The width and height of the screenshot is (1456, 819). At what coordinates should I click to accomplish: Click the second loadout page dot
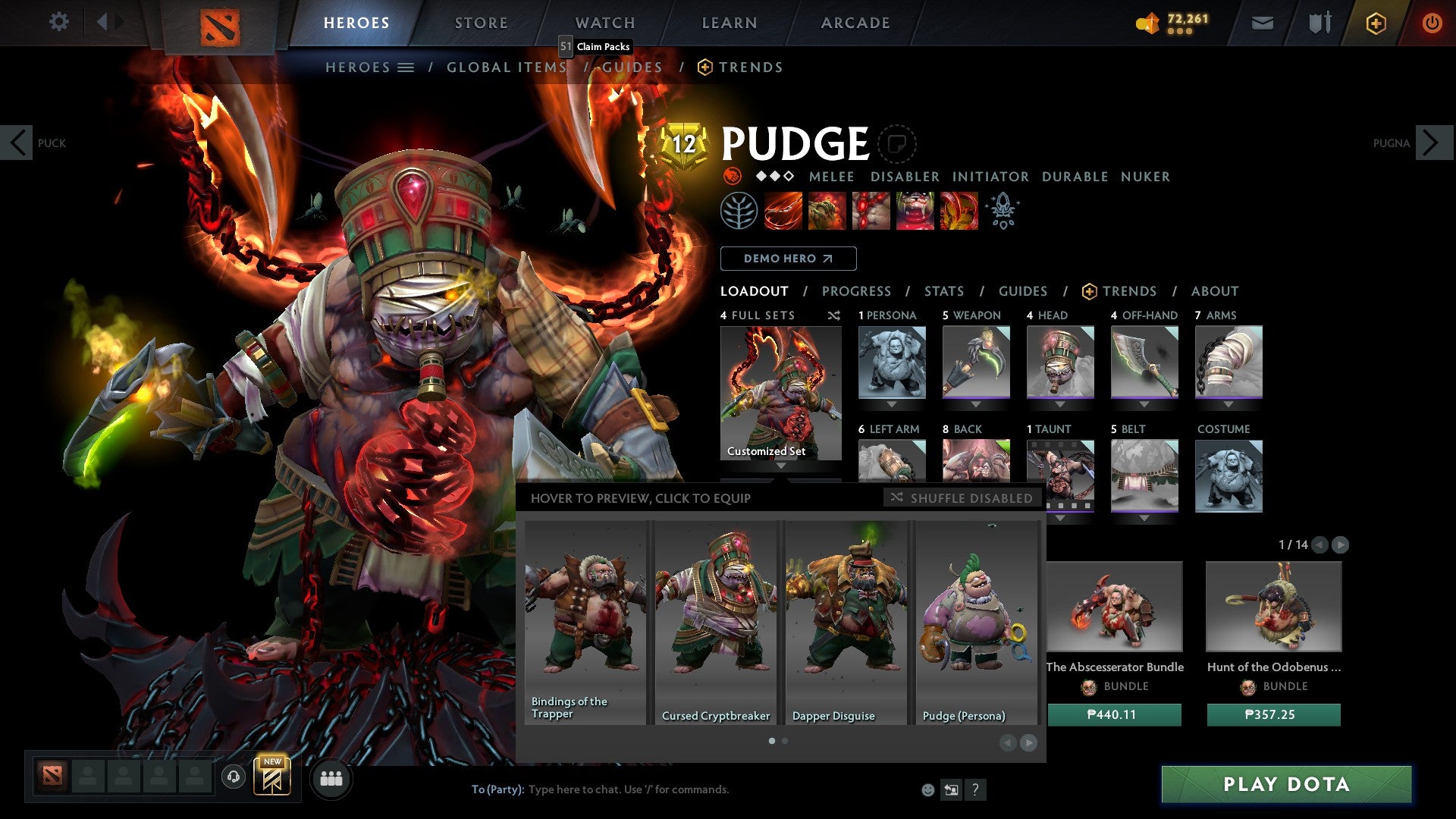pos(784,741)
